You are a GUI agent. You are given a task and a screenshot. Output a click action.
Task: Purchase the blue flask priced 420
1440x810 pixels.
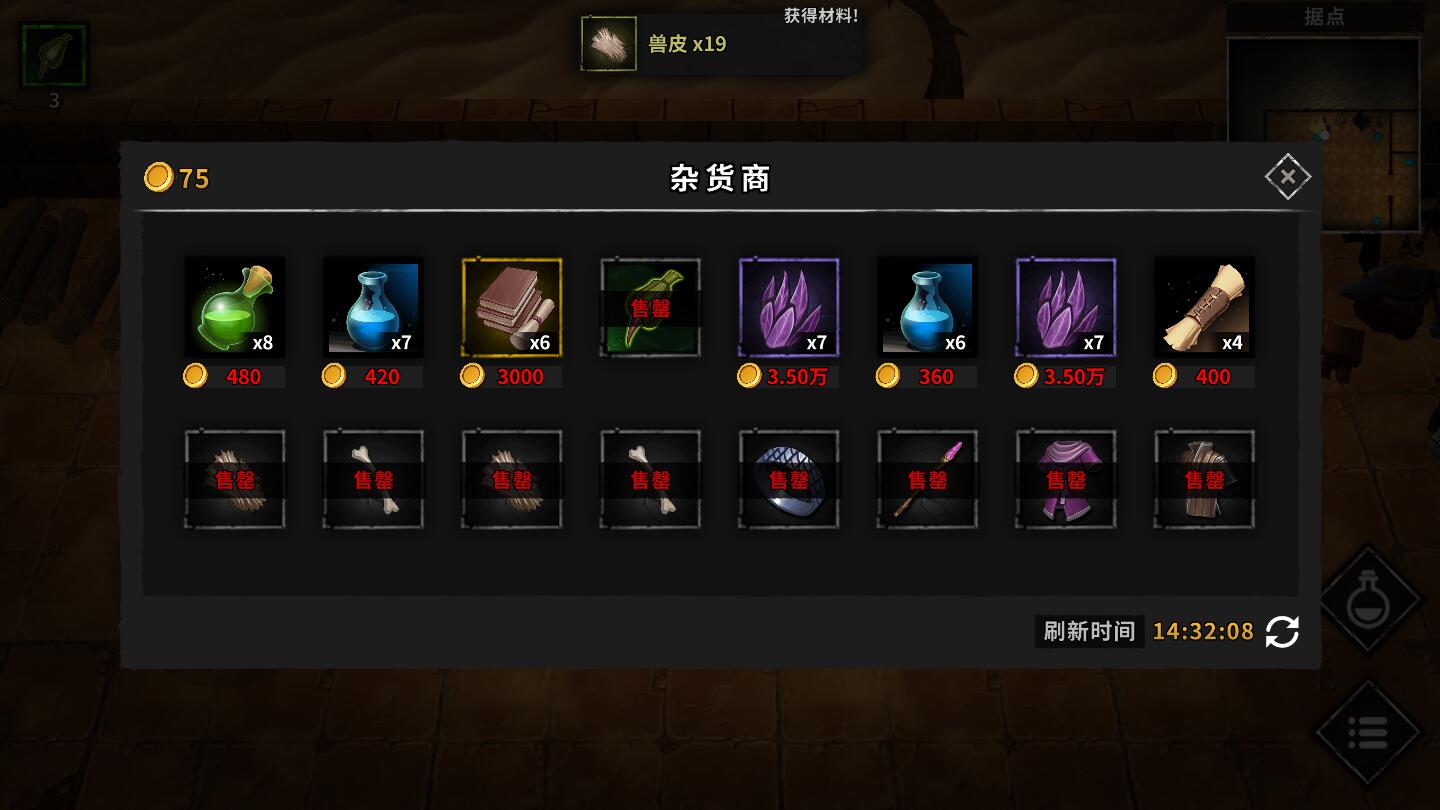tap(373, 307)
